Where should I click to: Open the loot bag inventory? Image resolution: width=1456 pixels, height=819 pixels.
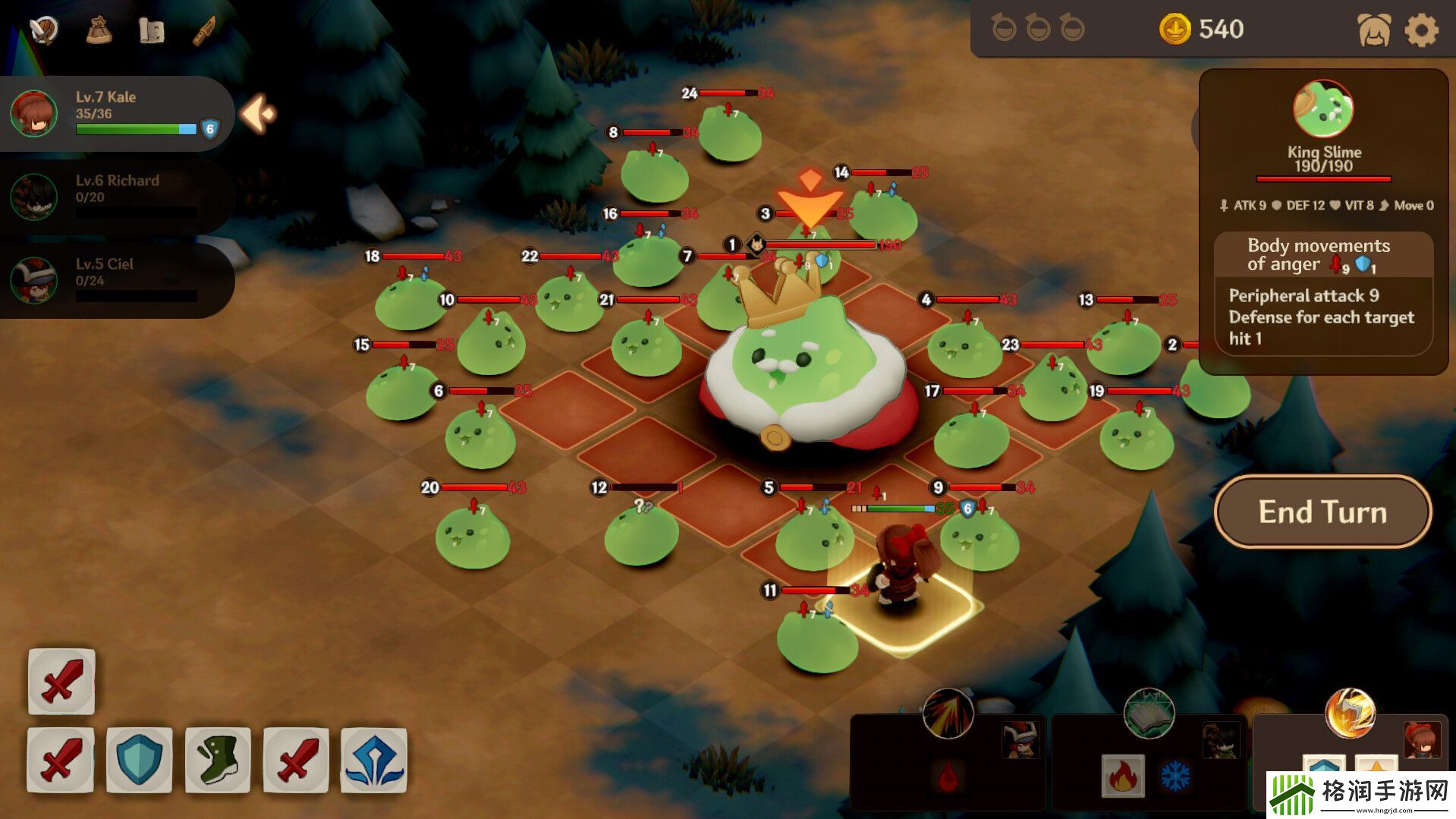[99, 30]
